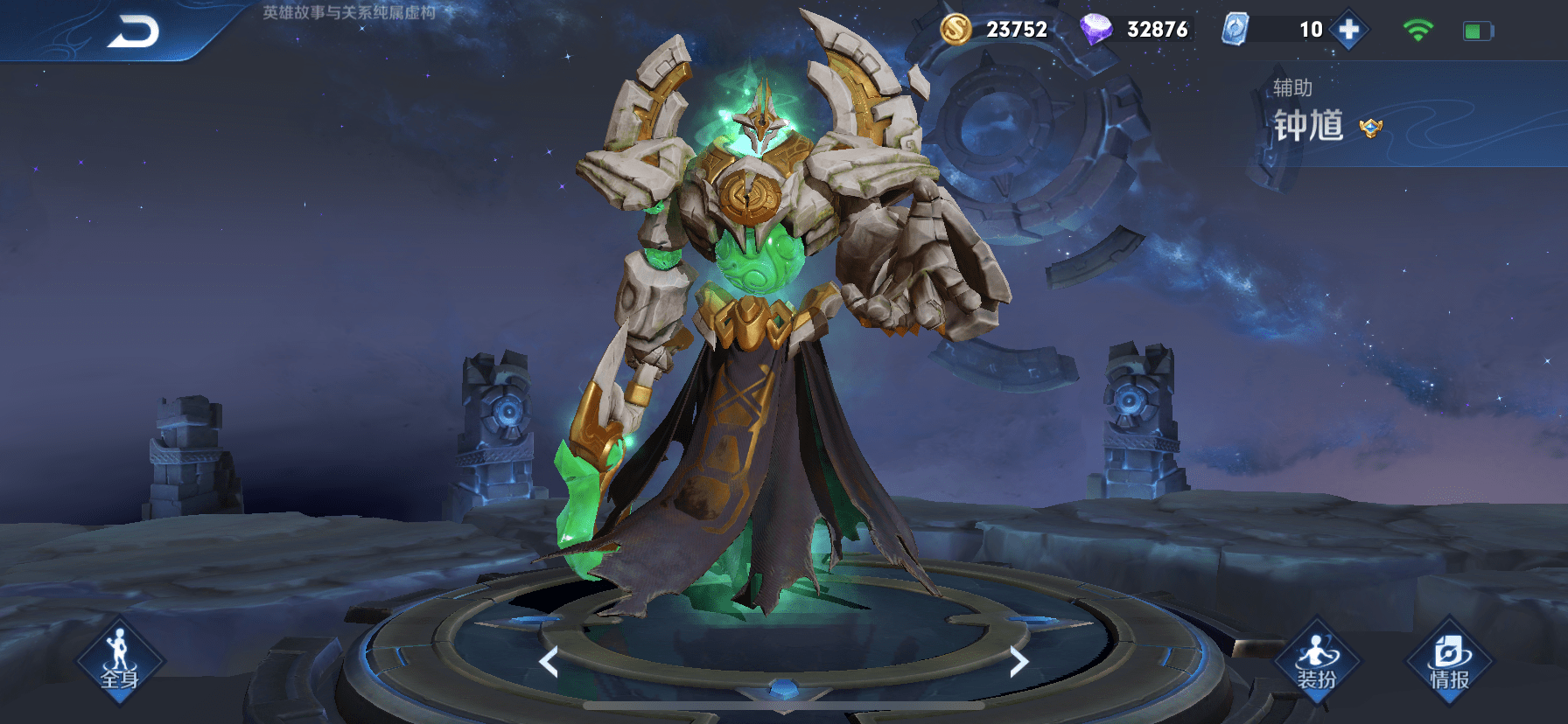This screenshot has width=1568, height=724.
Task: Open the 全身 full-body view
Action: [x=120, y=662]
